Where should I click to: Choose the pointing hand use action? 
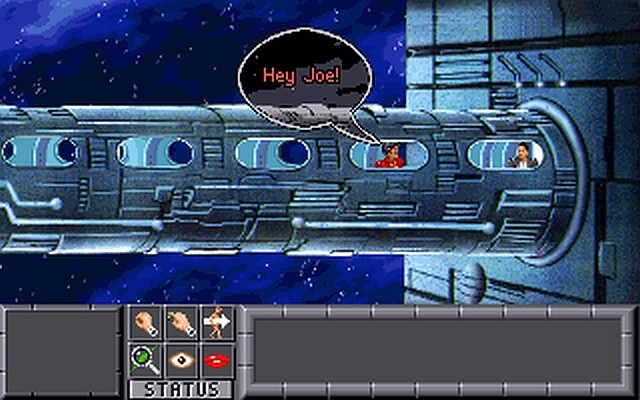pyautogui.click(x=181, y=324)
